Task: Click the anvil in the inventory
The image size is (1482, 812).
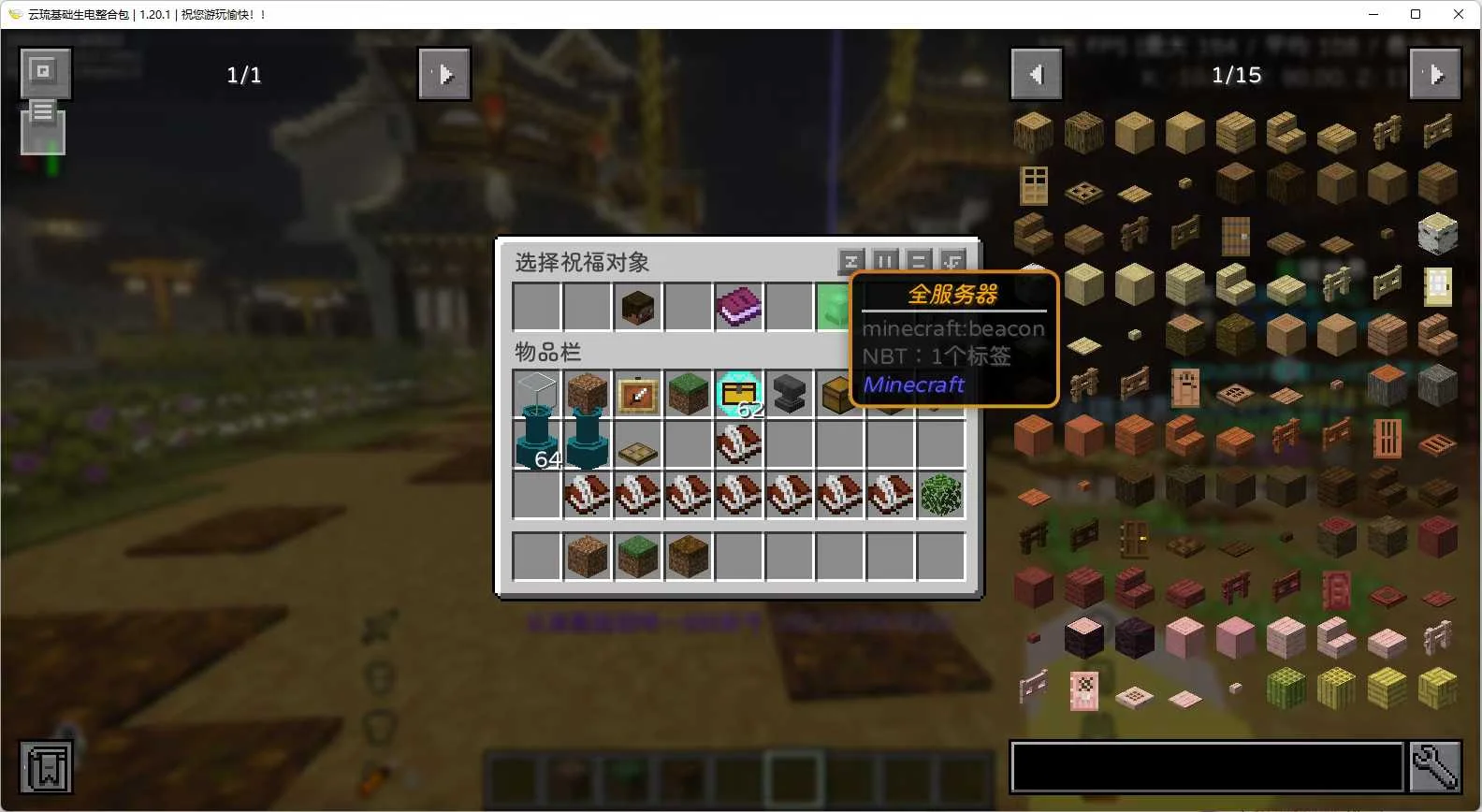Action: (789, 395)
